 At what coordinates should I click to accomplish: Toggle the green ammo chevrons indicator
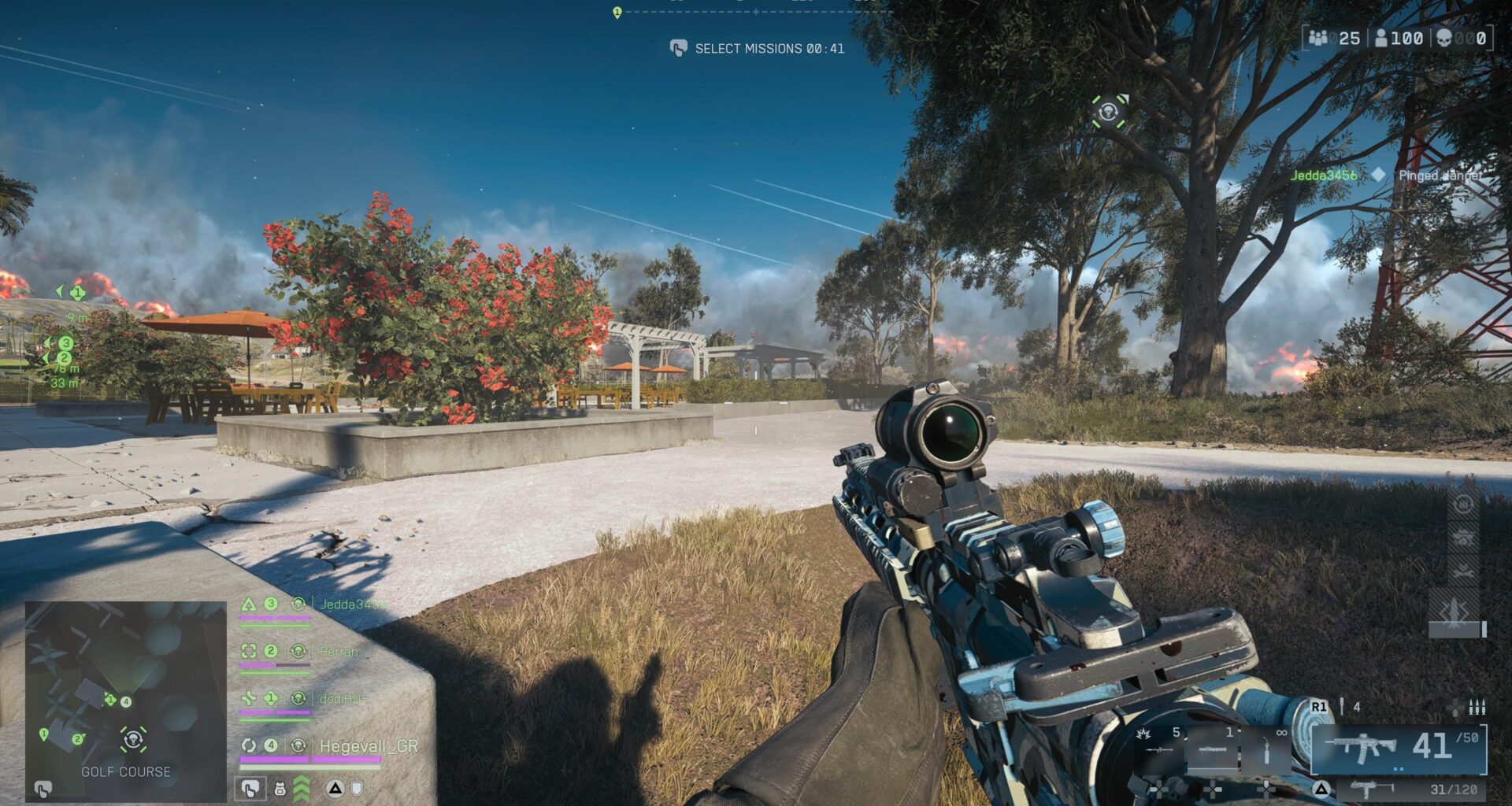click(x=303, y=788)
